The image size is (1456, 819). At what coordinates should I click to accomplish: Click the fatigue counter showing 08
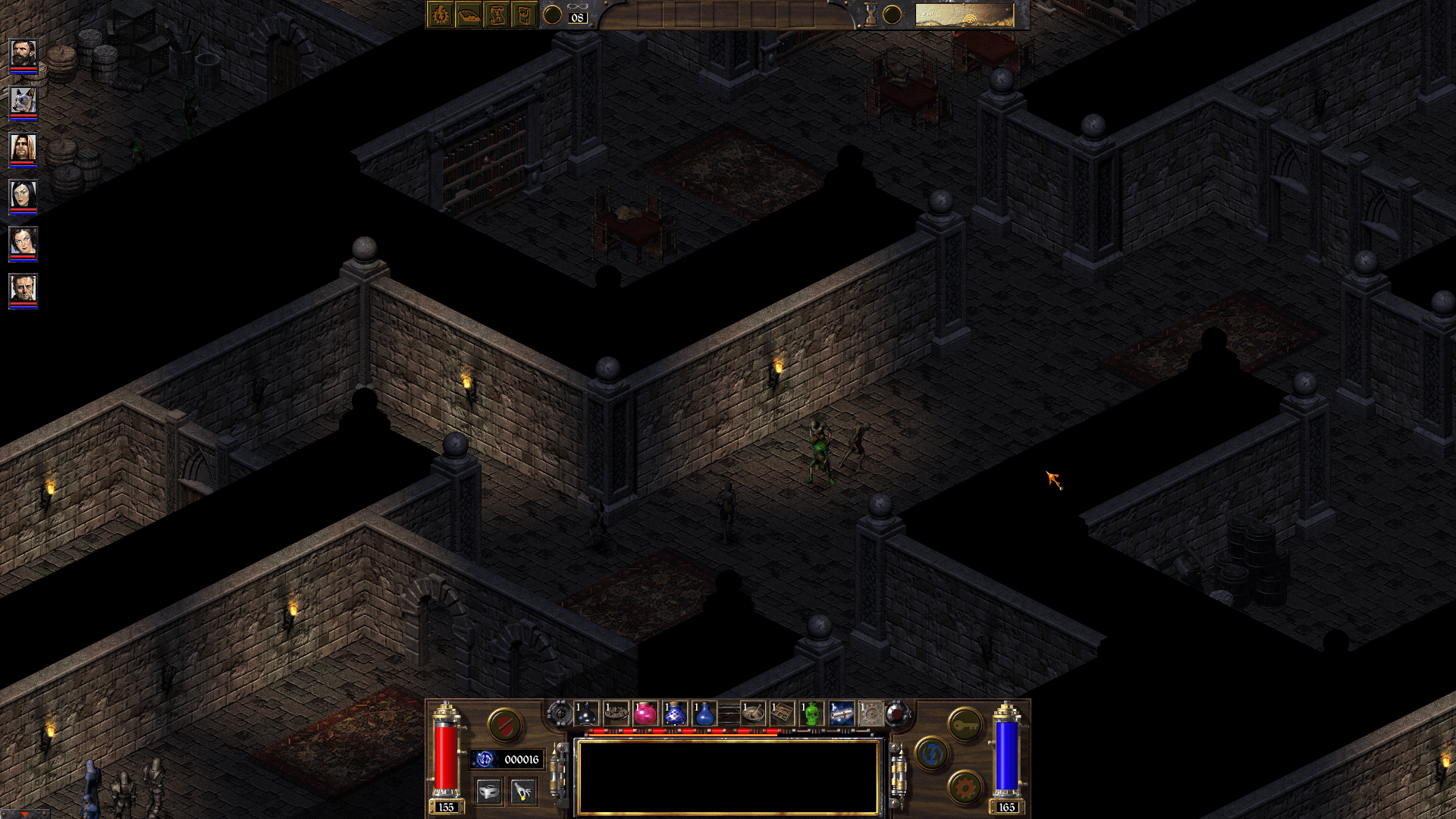577,18
